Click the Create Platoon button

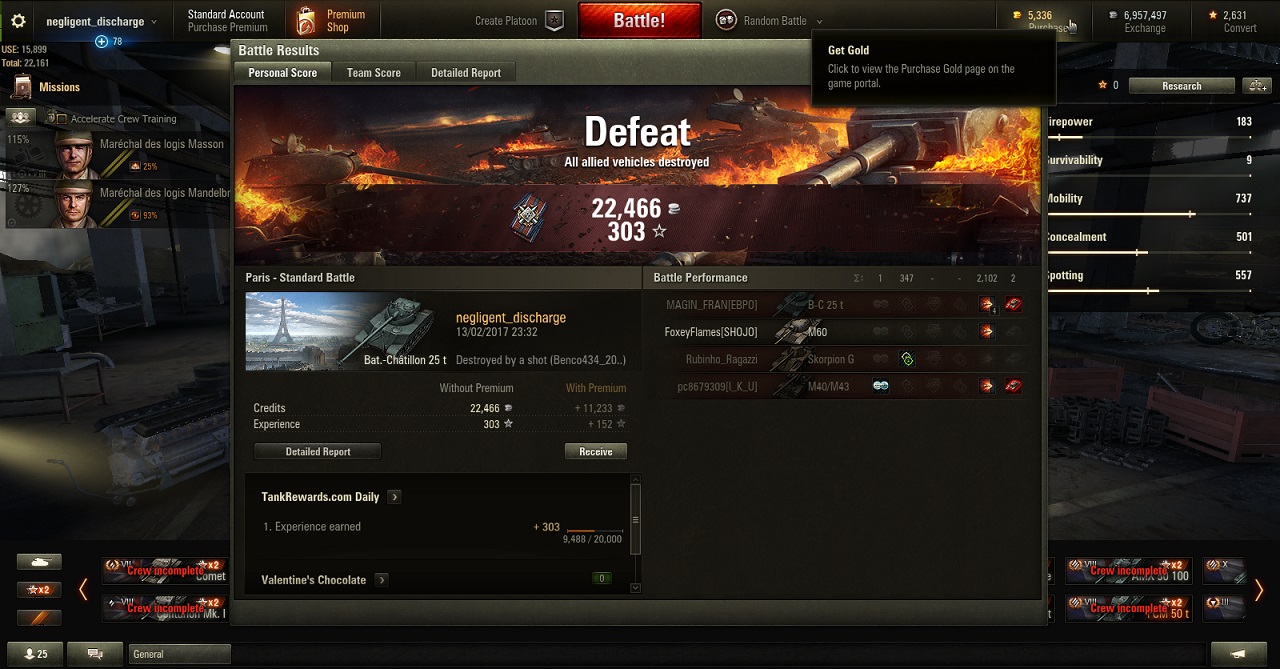tap(520, 21)
